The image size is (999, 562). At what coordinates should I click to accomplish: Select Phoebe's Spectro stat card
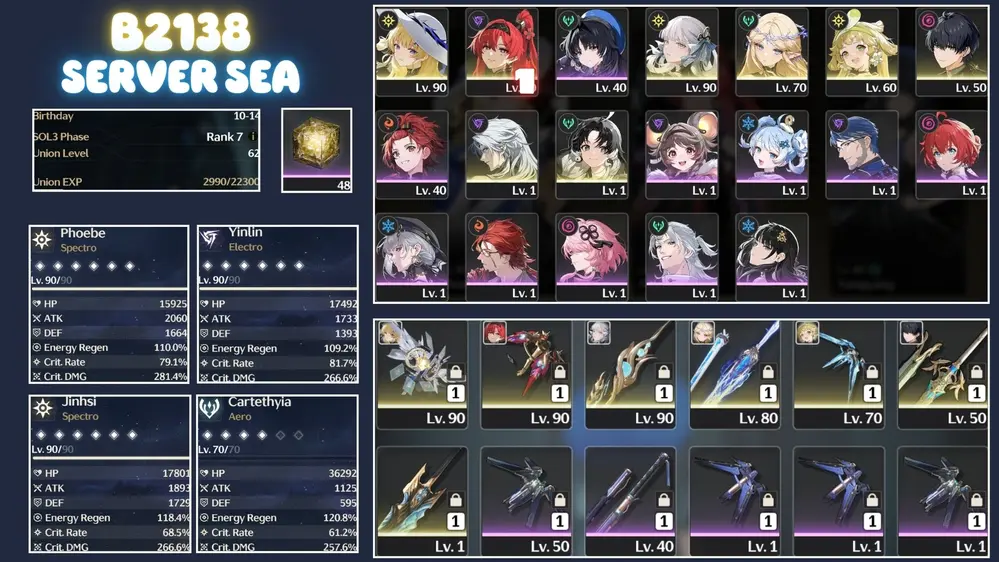[x=108, y=304]
